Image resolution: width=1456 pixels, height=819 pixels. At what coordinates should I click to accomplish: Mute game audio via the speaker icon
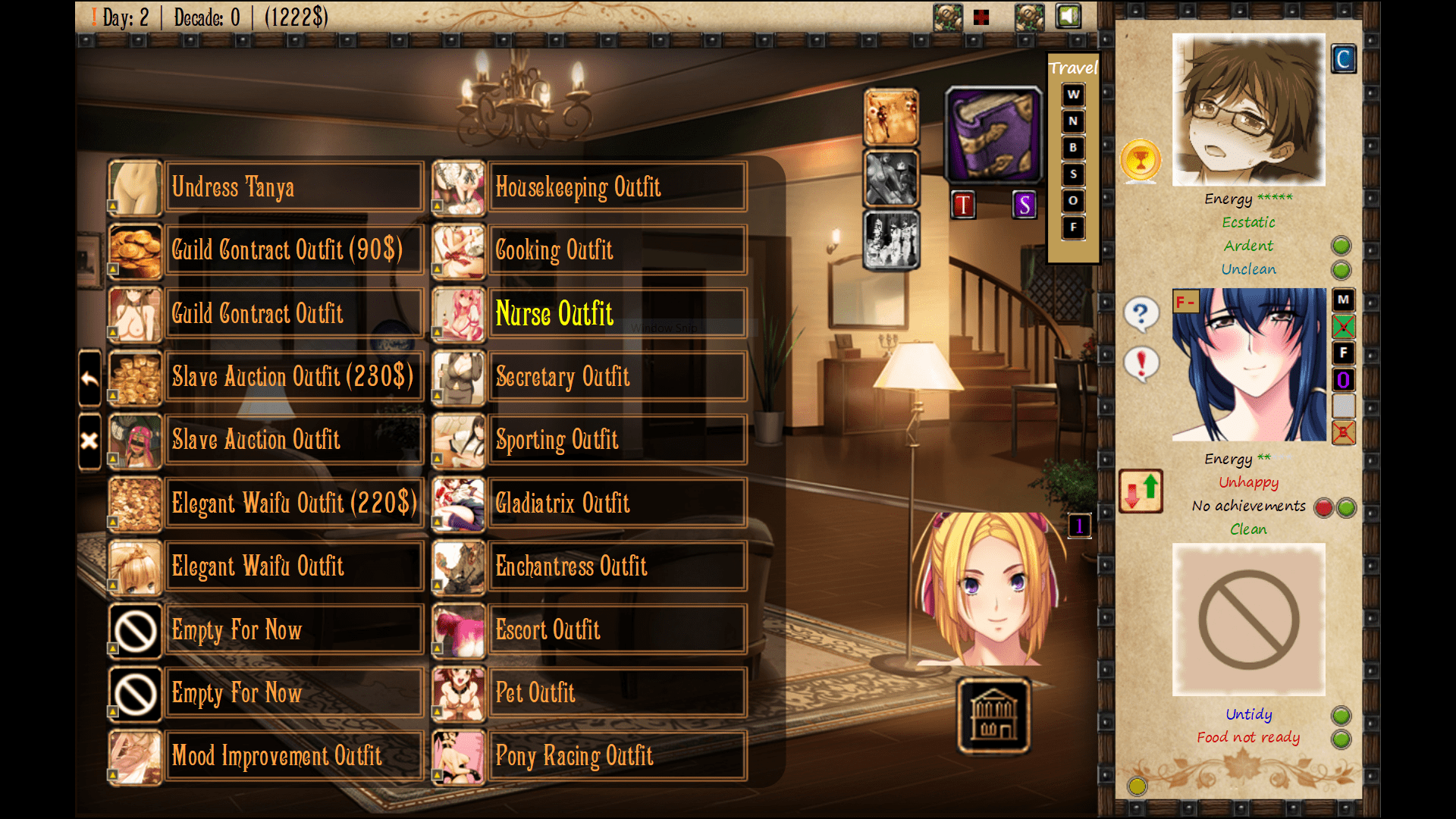coord(1068,16)
